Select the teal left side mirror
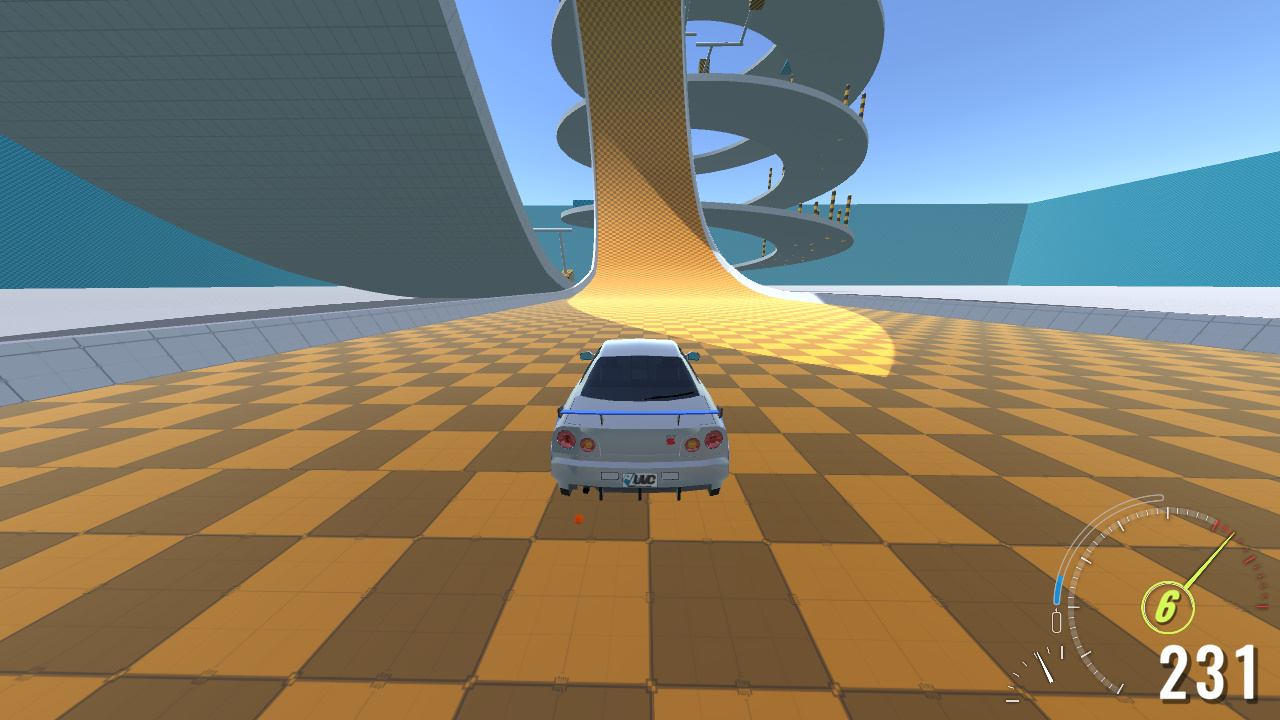Screen dimensions: 1280x720 (586, 355)
